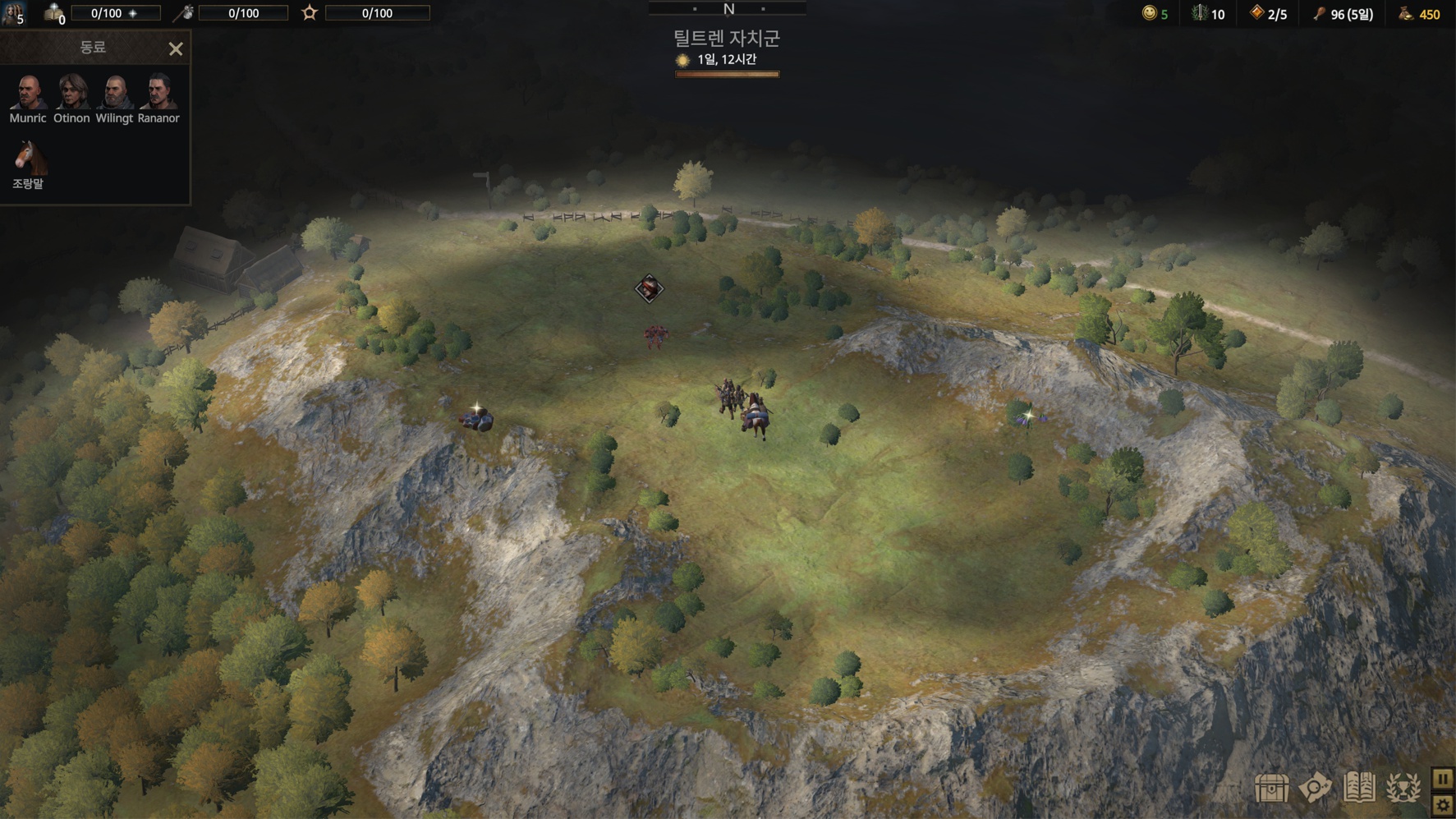Viewport: 1456px width, 819px height.
Task: Pick Rananor's portrait in companions
Action: click(158, 92)
